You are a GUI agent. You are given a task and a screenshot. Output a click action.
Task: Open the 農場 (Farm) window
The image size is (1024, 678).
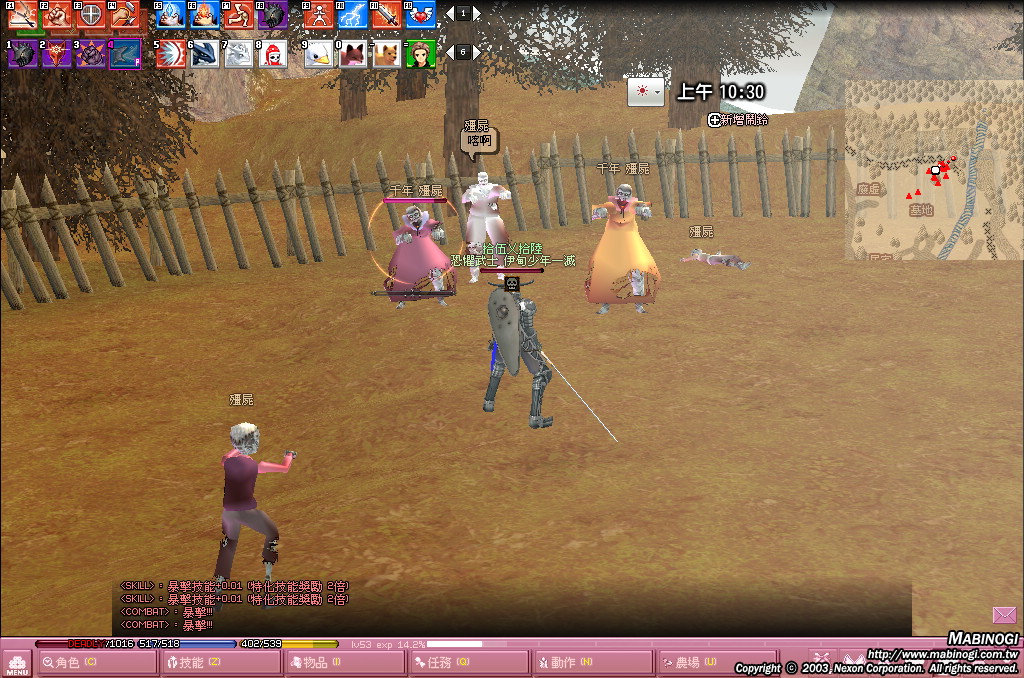716,662
